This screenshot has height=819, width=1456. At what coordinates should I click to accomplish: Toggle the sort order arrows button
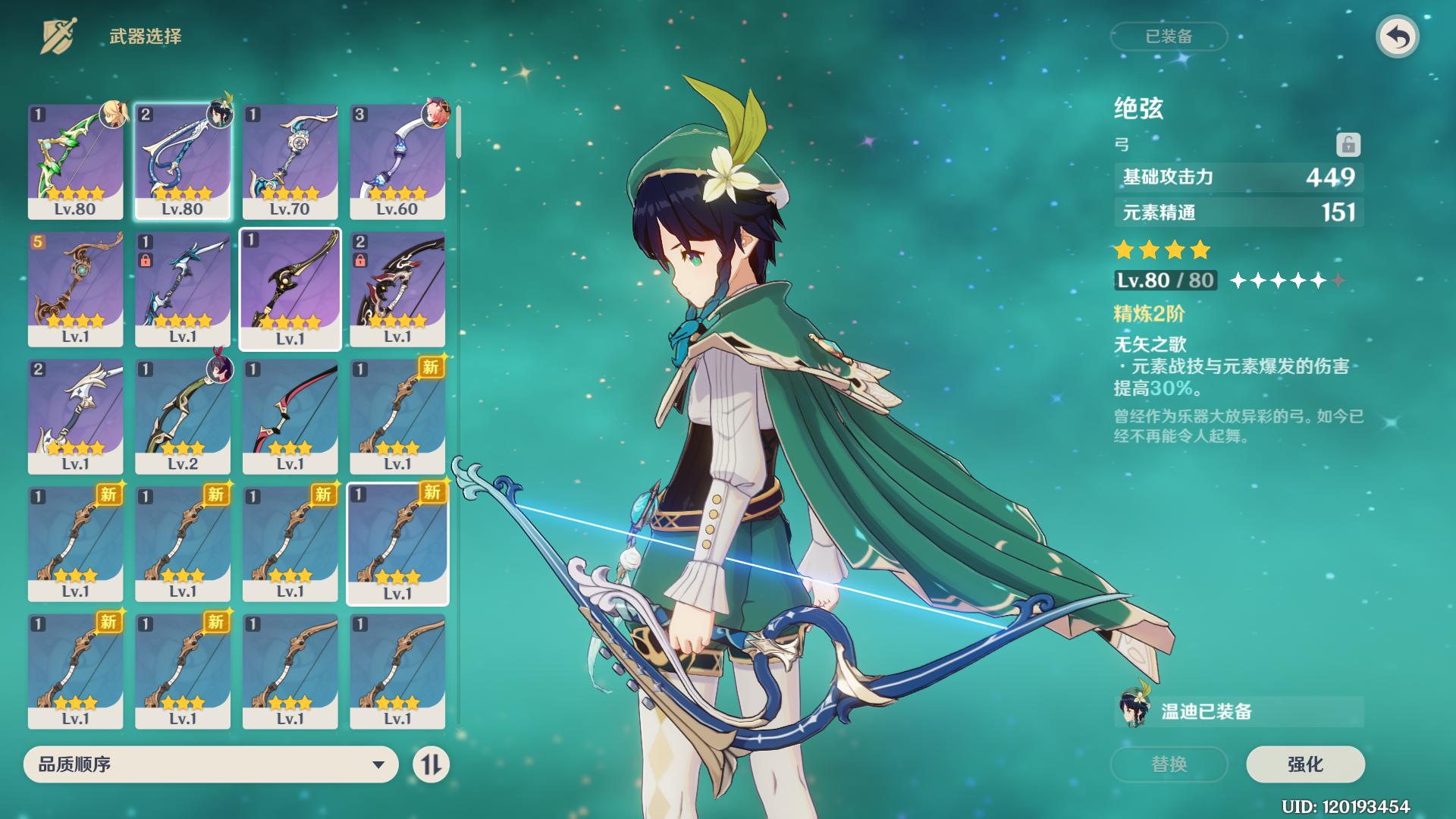pos(431,764)
